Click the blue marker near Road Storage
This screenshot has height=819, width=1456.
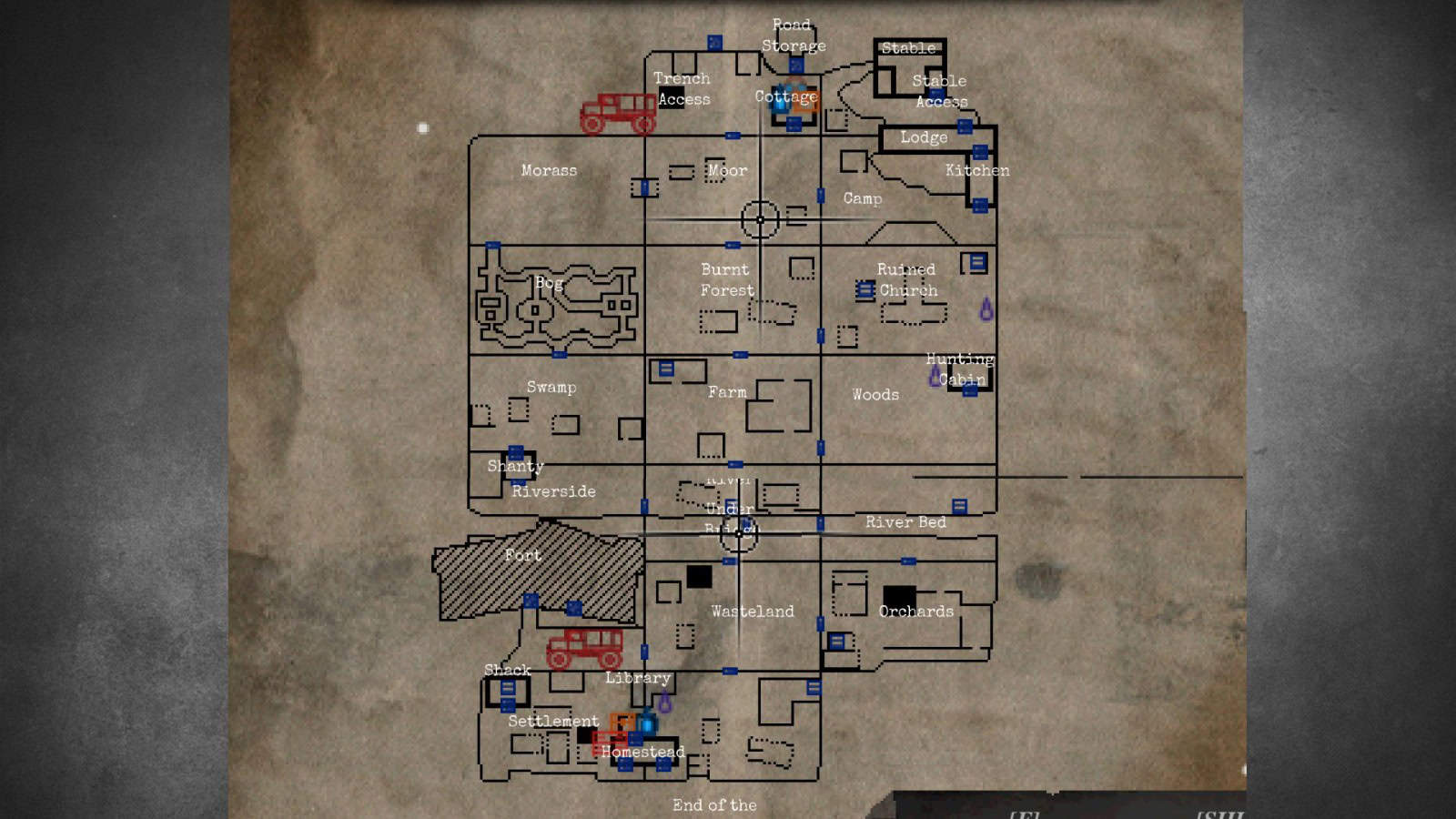tap(796, 66)
